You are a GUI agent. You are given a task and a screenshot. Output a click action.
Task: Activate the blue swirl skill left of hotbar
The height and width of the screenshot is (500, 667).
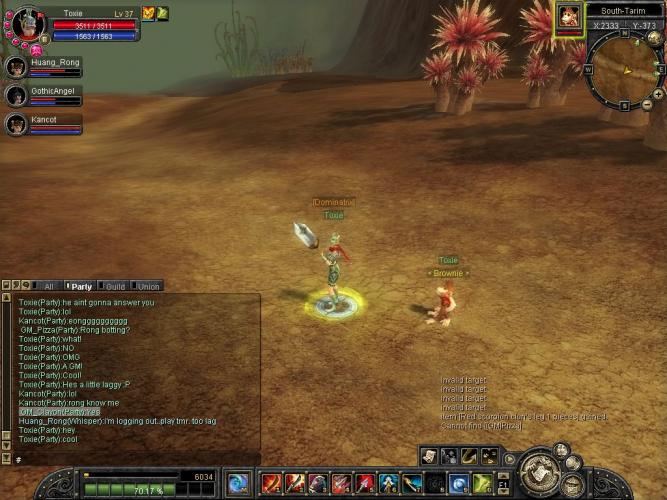[239, 484]
